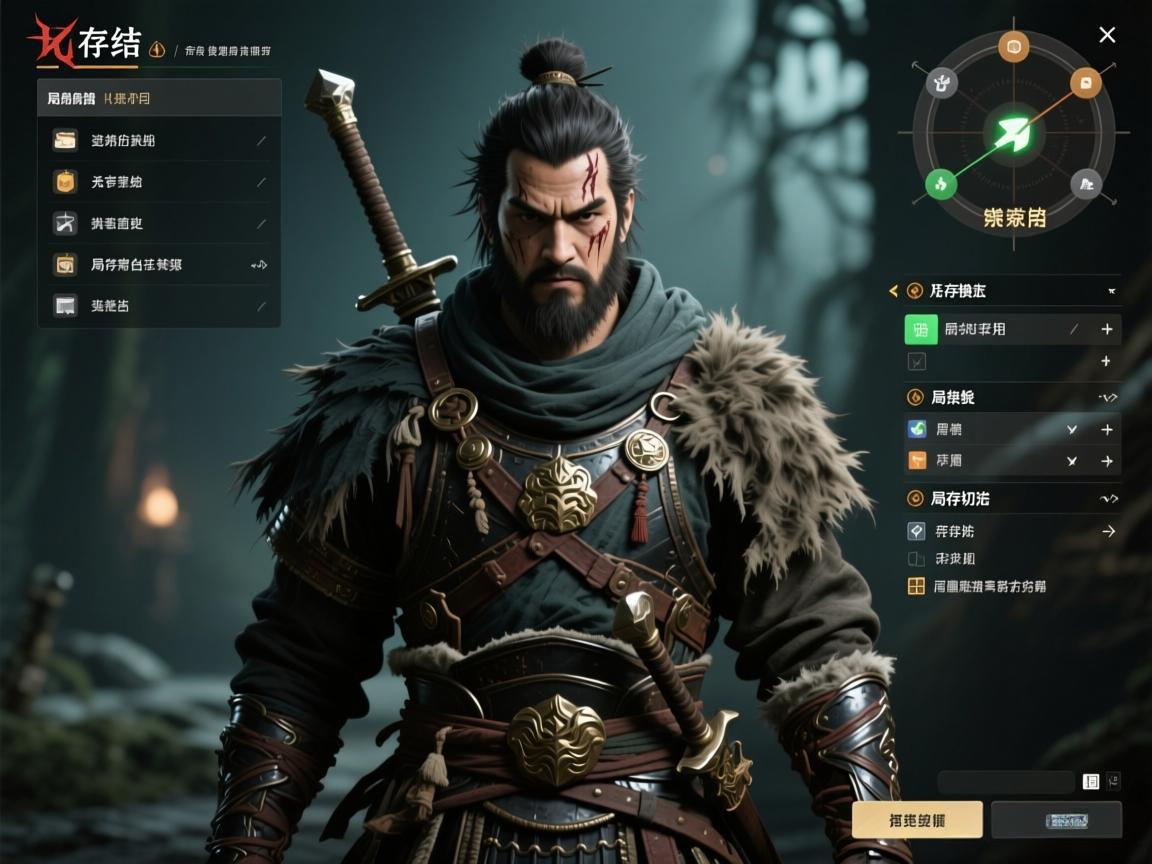Choose the list row with the orange spiral icon
Viewport: 1152px width, 864px height.
[159, 265]
